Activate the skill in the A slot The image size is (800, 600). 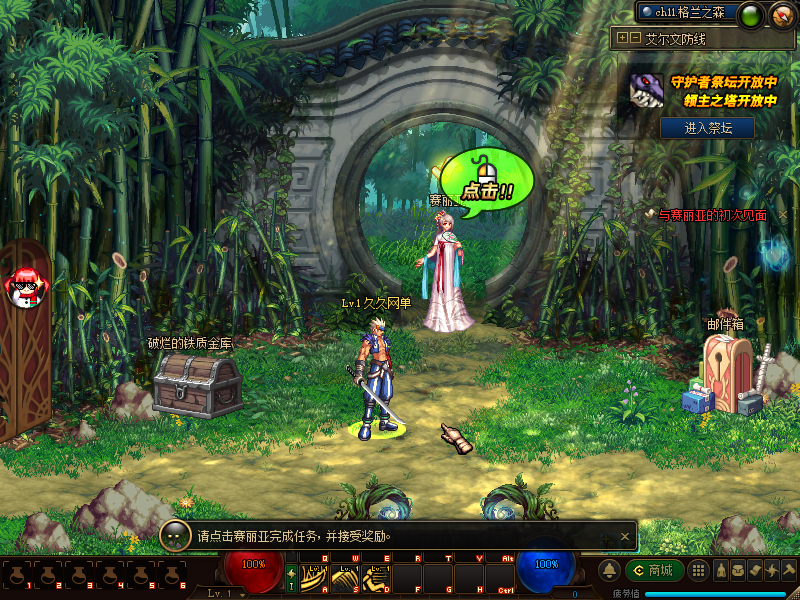(x=315, y=577)
